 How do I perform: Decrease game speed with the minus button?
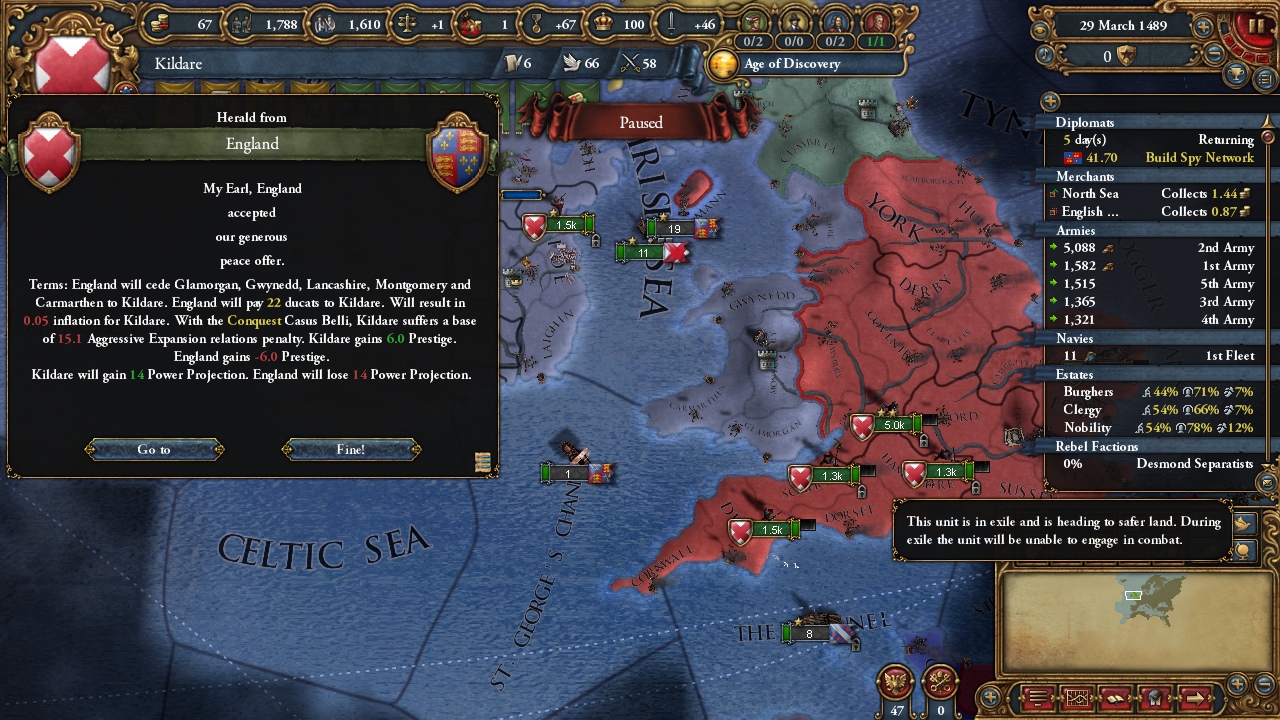click(x=1215, y=56)
